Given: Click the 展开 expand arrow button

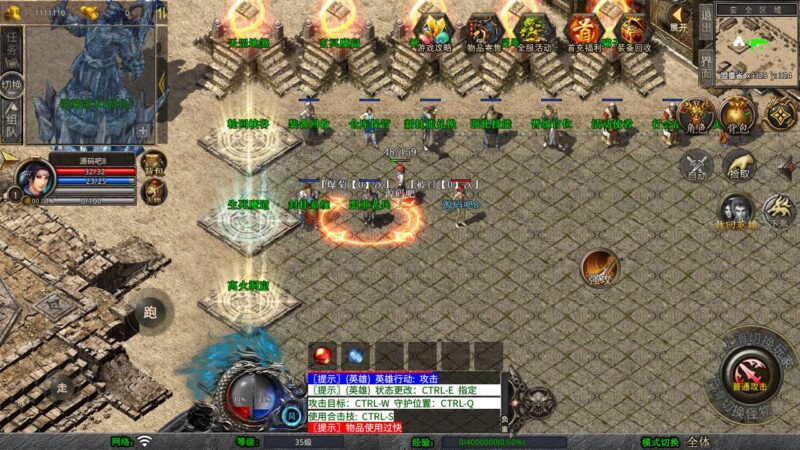Looking at the screenshot, I should click(x=679, y=17).
